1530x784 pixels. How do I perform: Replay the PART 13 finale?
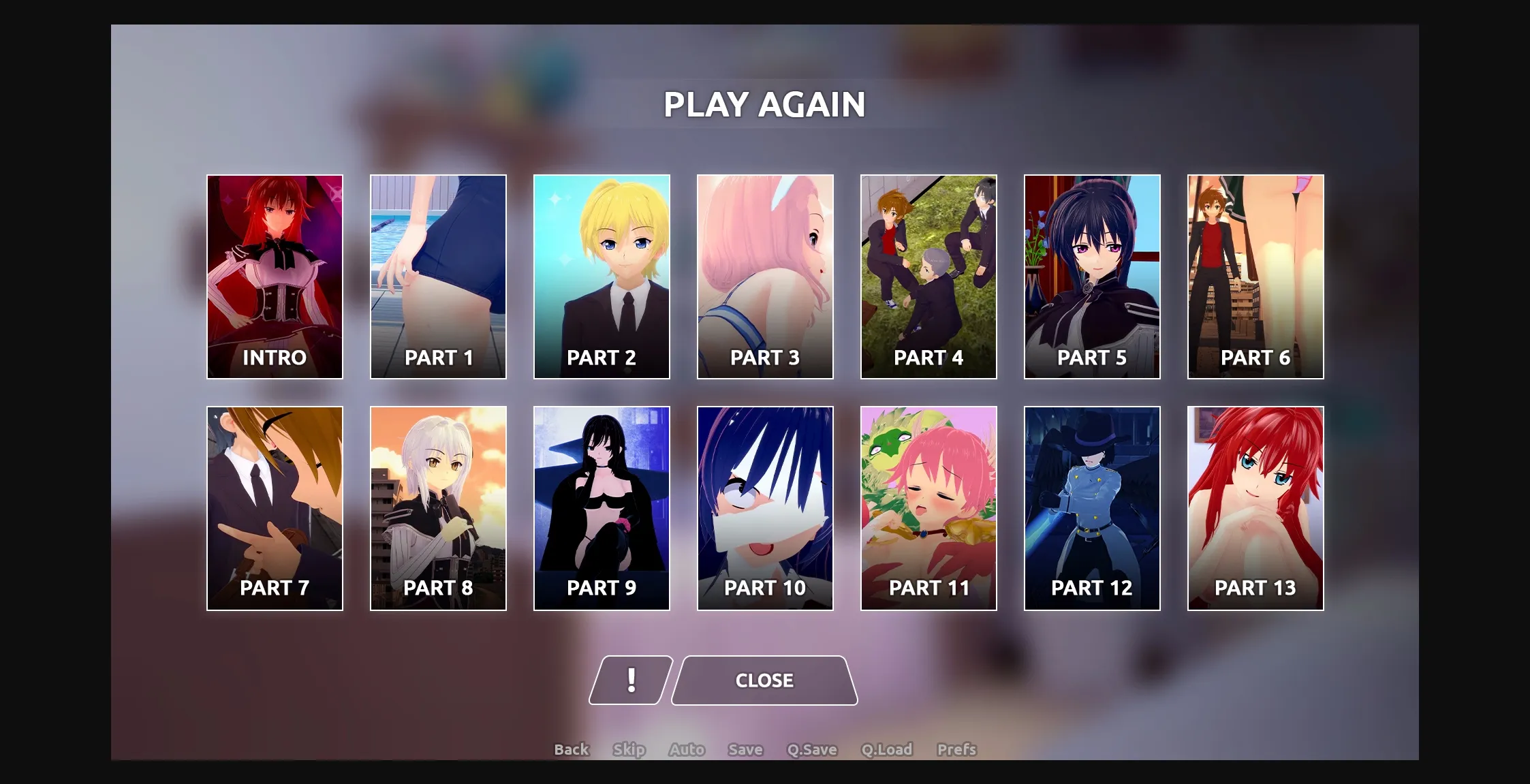1255,506
